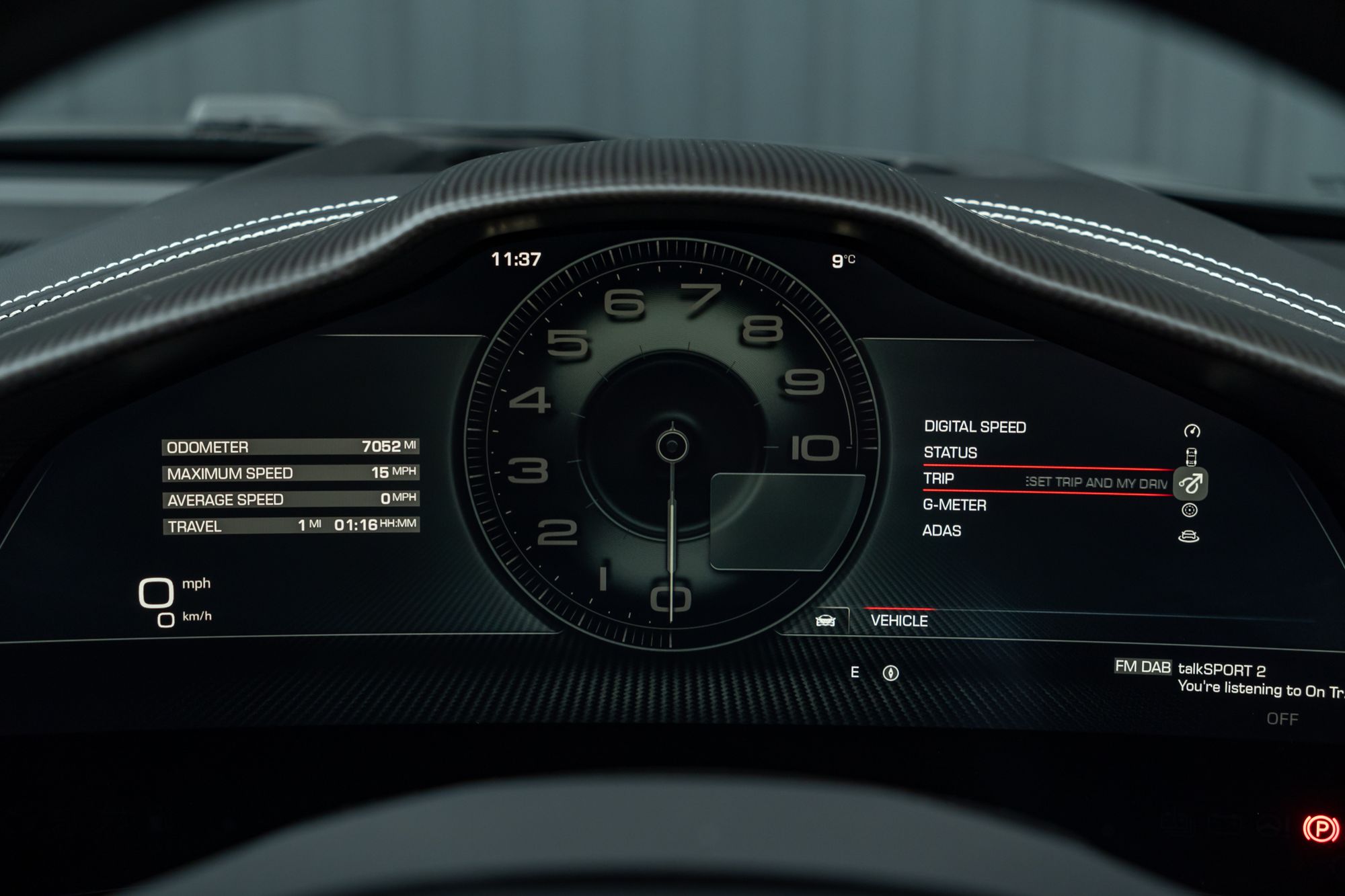Choose the highlighted TRIP menu entry
The image size is (1345, 896).
point(939,479)
